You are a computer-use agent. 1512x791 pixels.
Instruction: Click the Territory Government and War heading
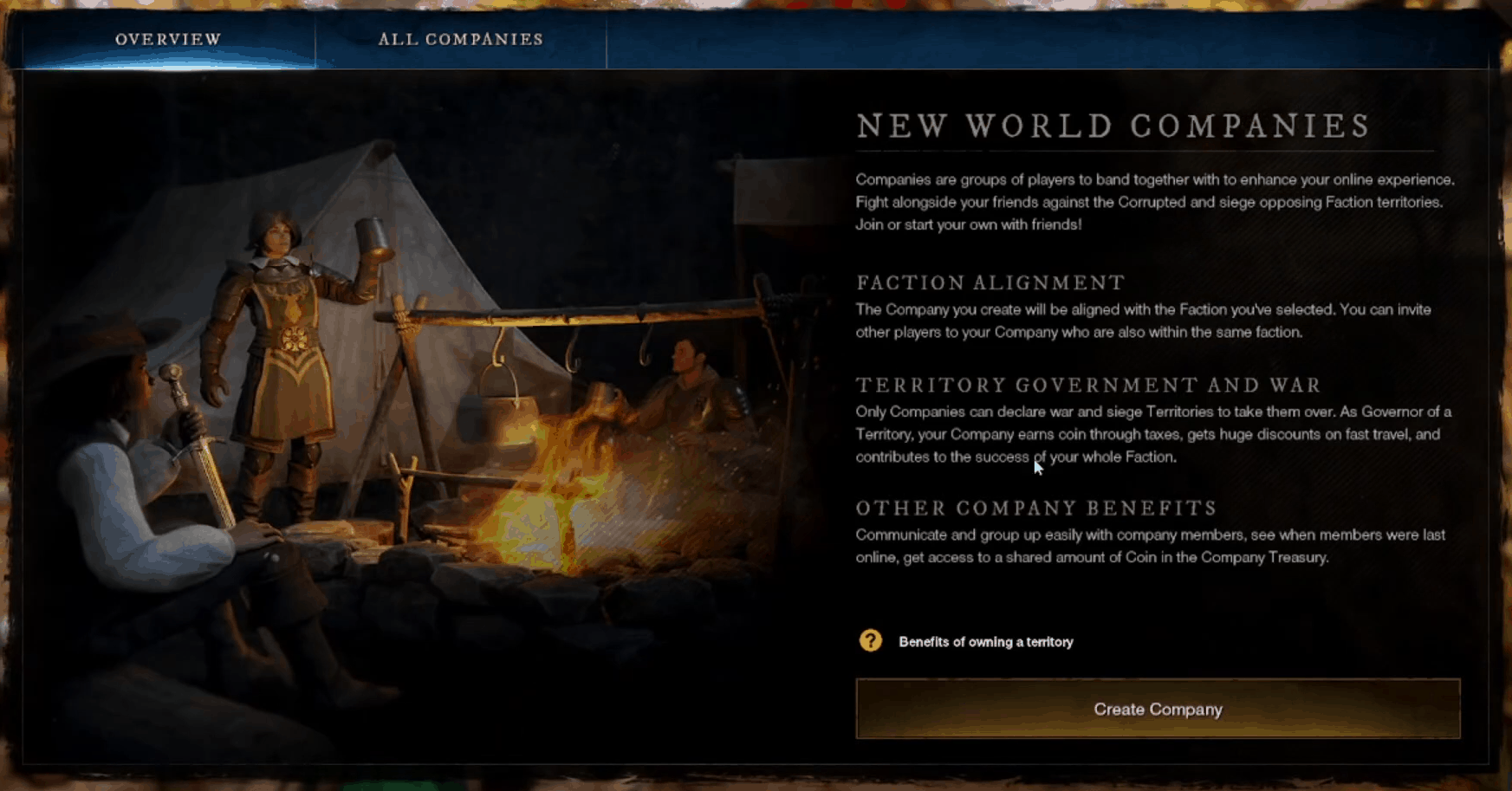tap(1087, 385)
